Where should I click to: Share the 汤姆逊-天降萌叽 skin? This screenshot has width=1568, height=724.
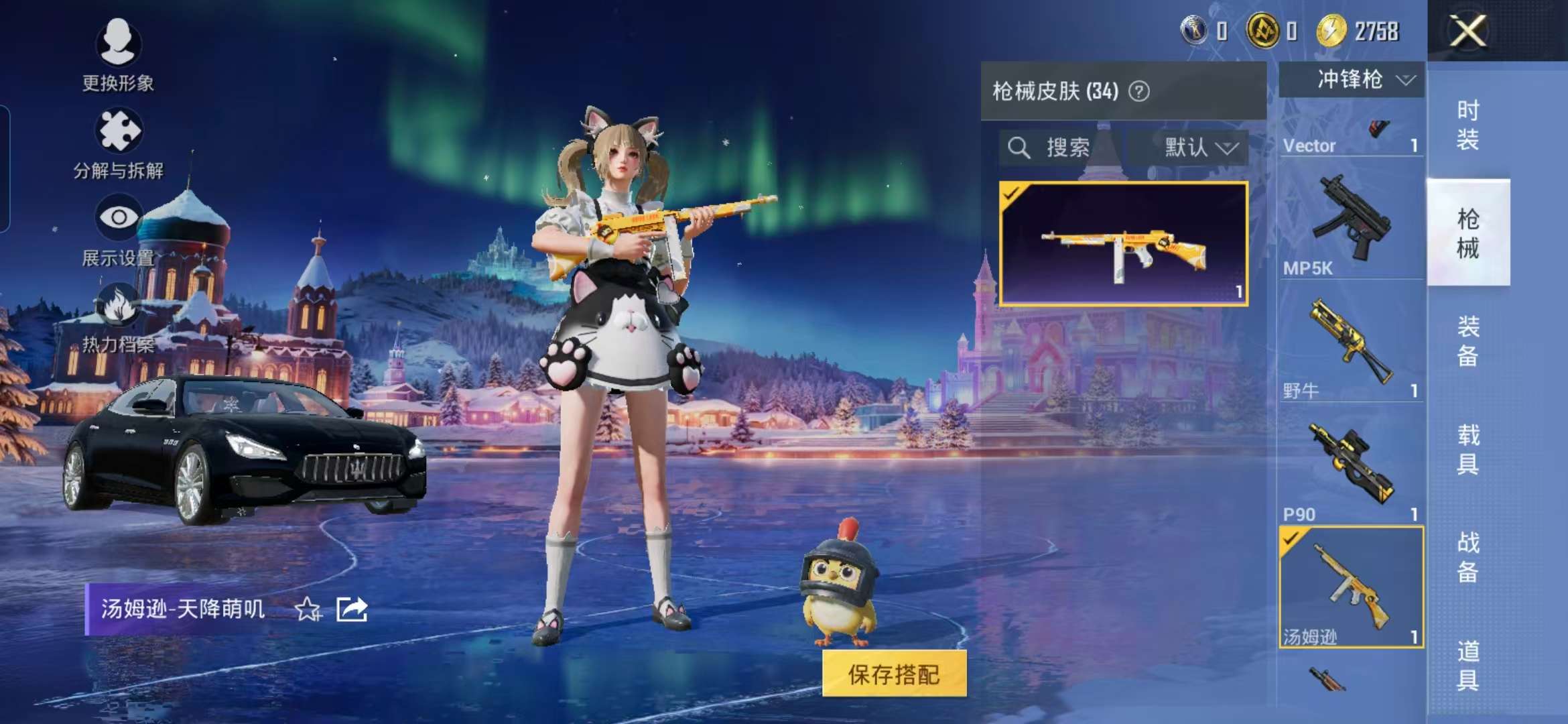coord(352,609)
